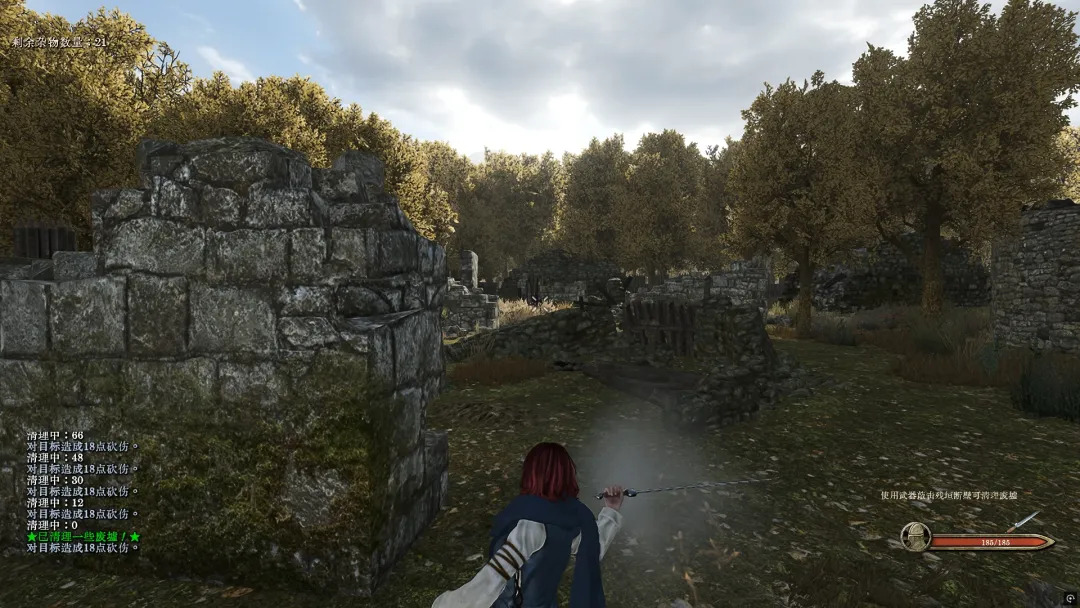
Task: Select the helmeted character portrait icon
Action: [915, 538]
